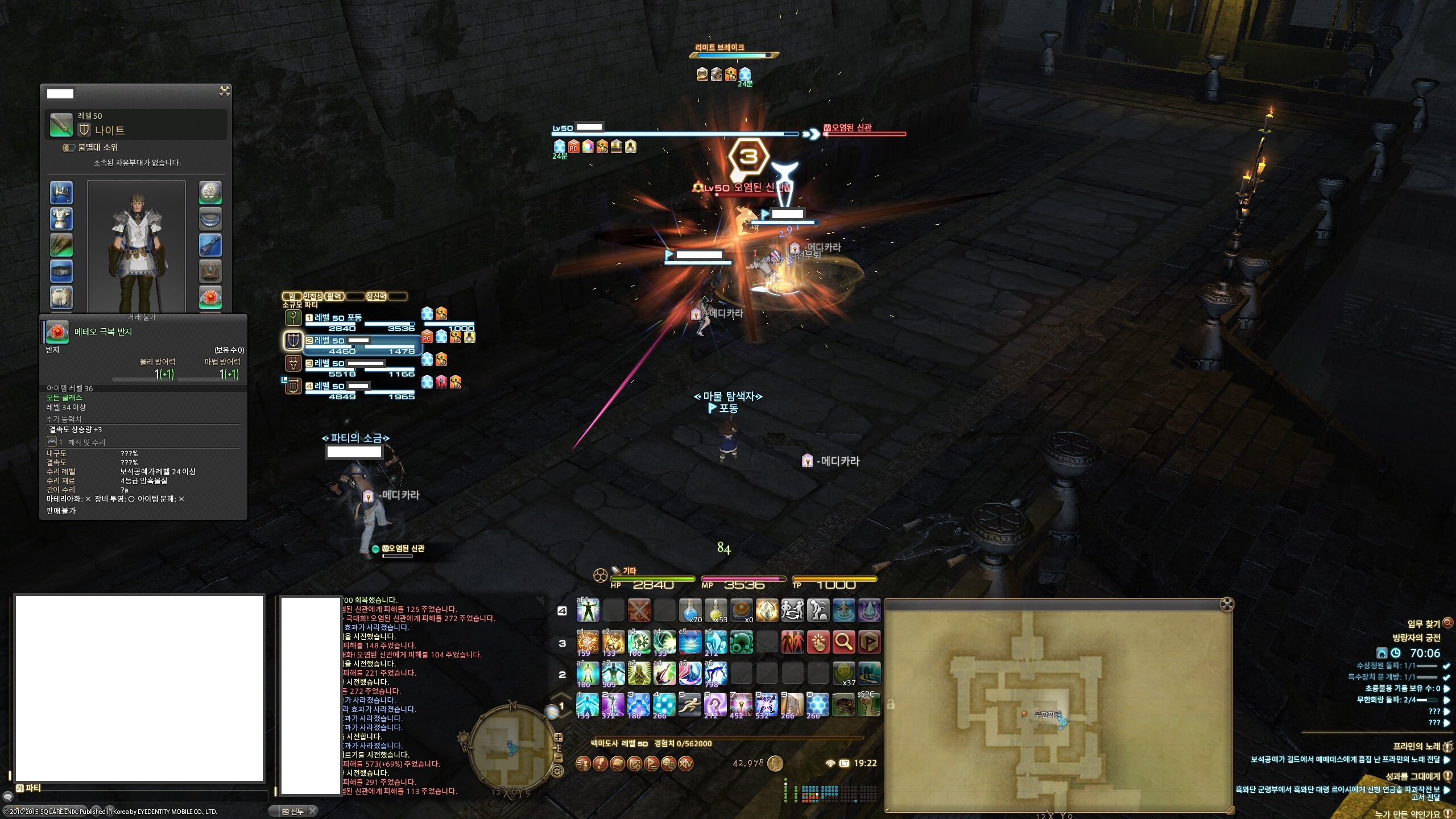Viewport: 1456px width, 819px height.
Task: Zoom in on the round minimap
Action: click(559, 738)
